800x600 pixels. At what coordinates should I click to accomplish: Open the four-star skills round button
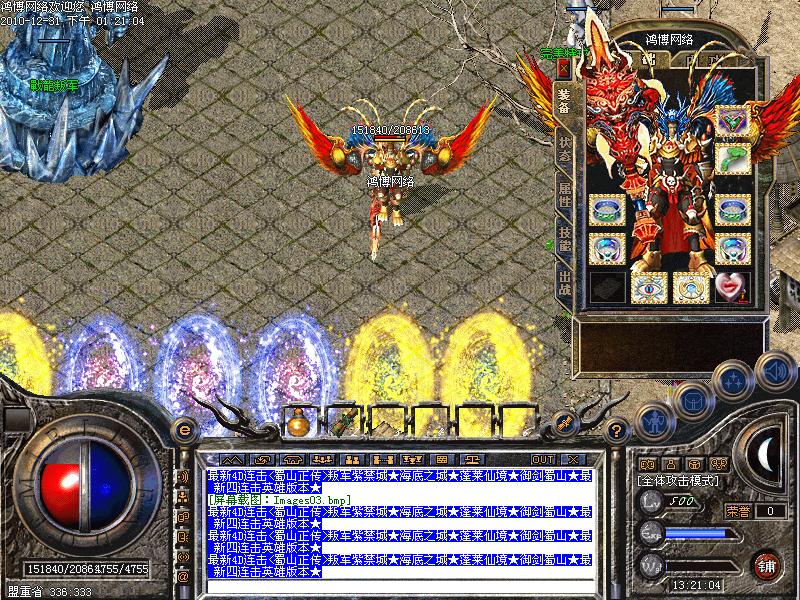point(735,380)
